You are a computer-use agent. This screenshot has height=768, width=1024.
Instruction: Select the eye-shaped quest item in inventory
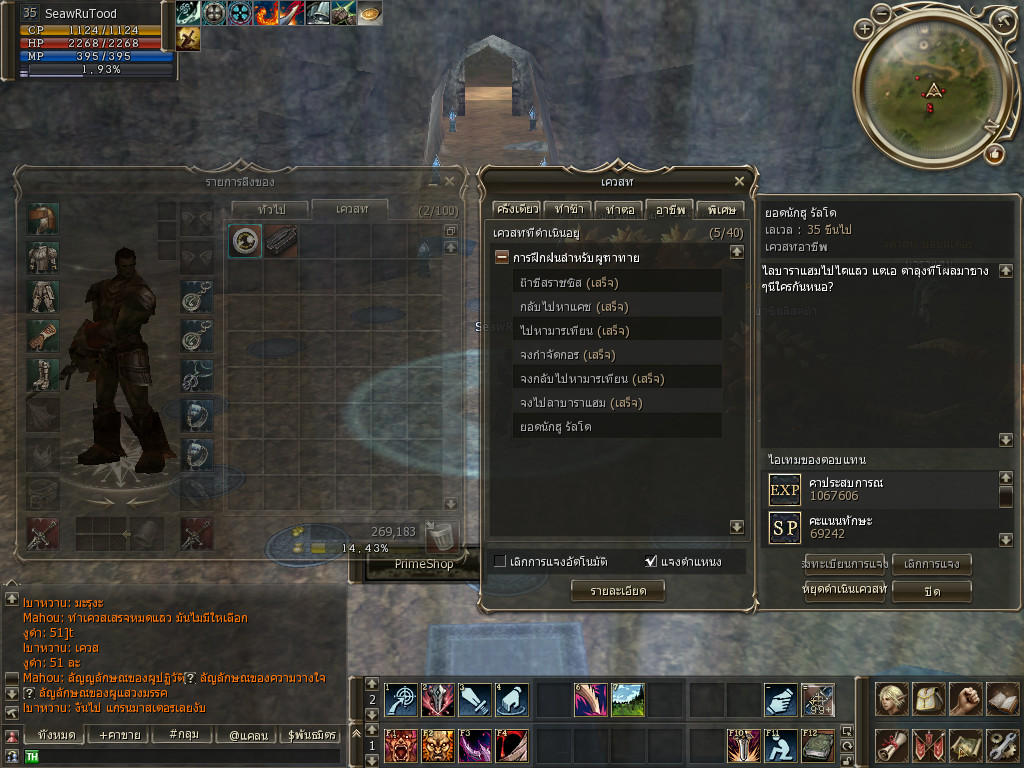(x=245, y=241)
